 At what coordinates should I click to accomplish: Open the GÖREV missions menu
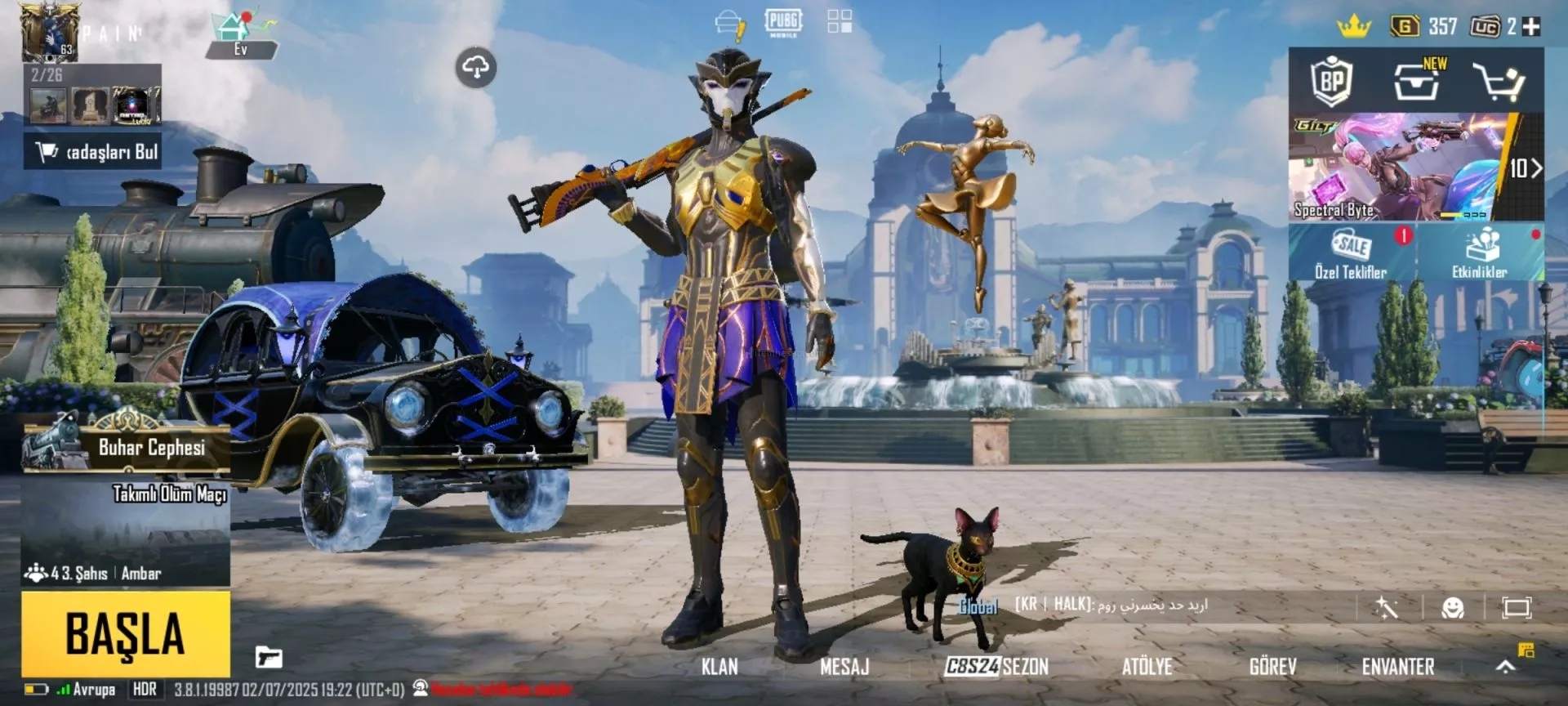(x=1272, y=667)
